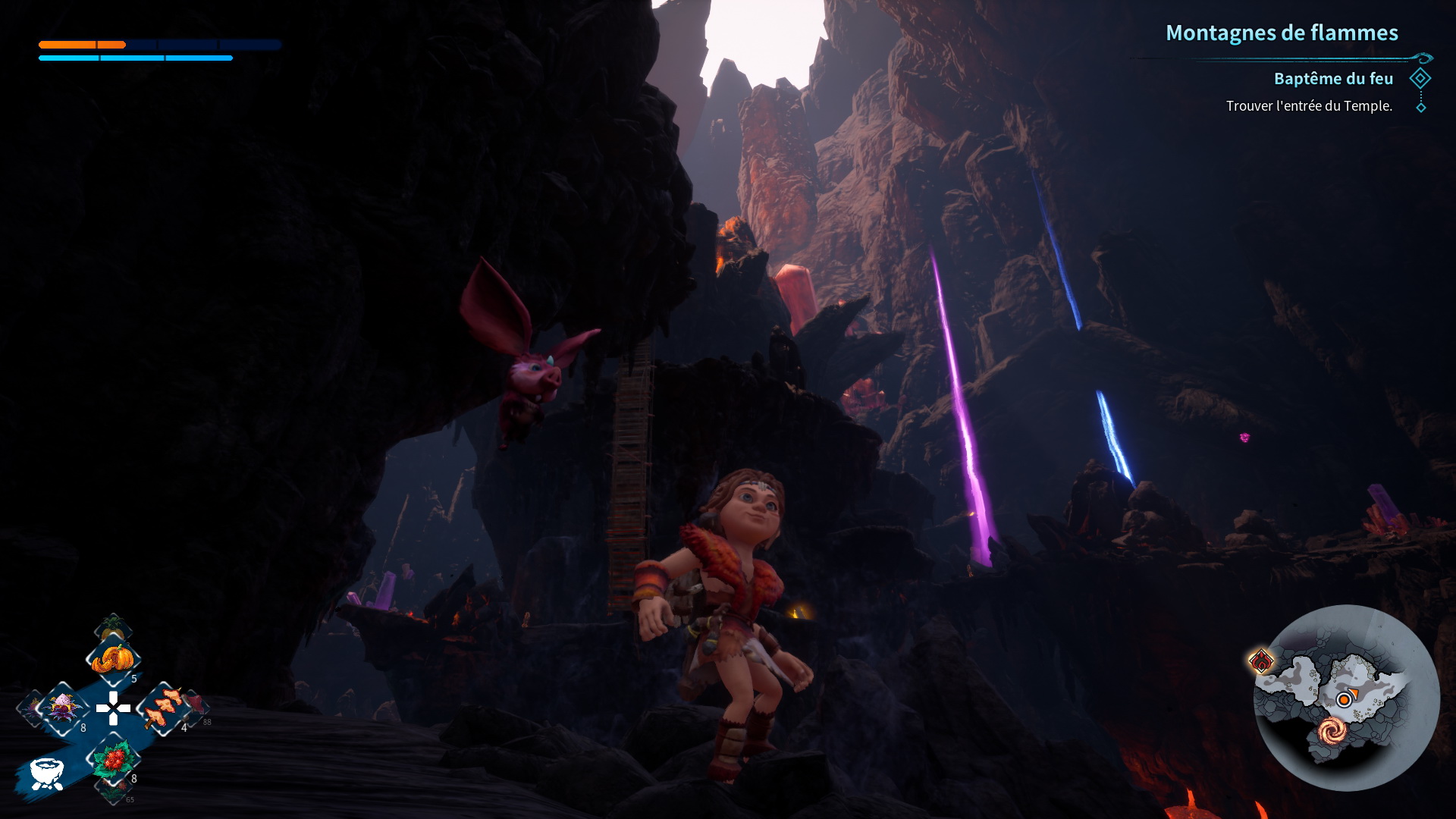1456x819 pixels.
Task: Pick the red berry bush slot
Action: 114,759
